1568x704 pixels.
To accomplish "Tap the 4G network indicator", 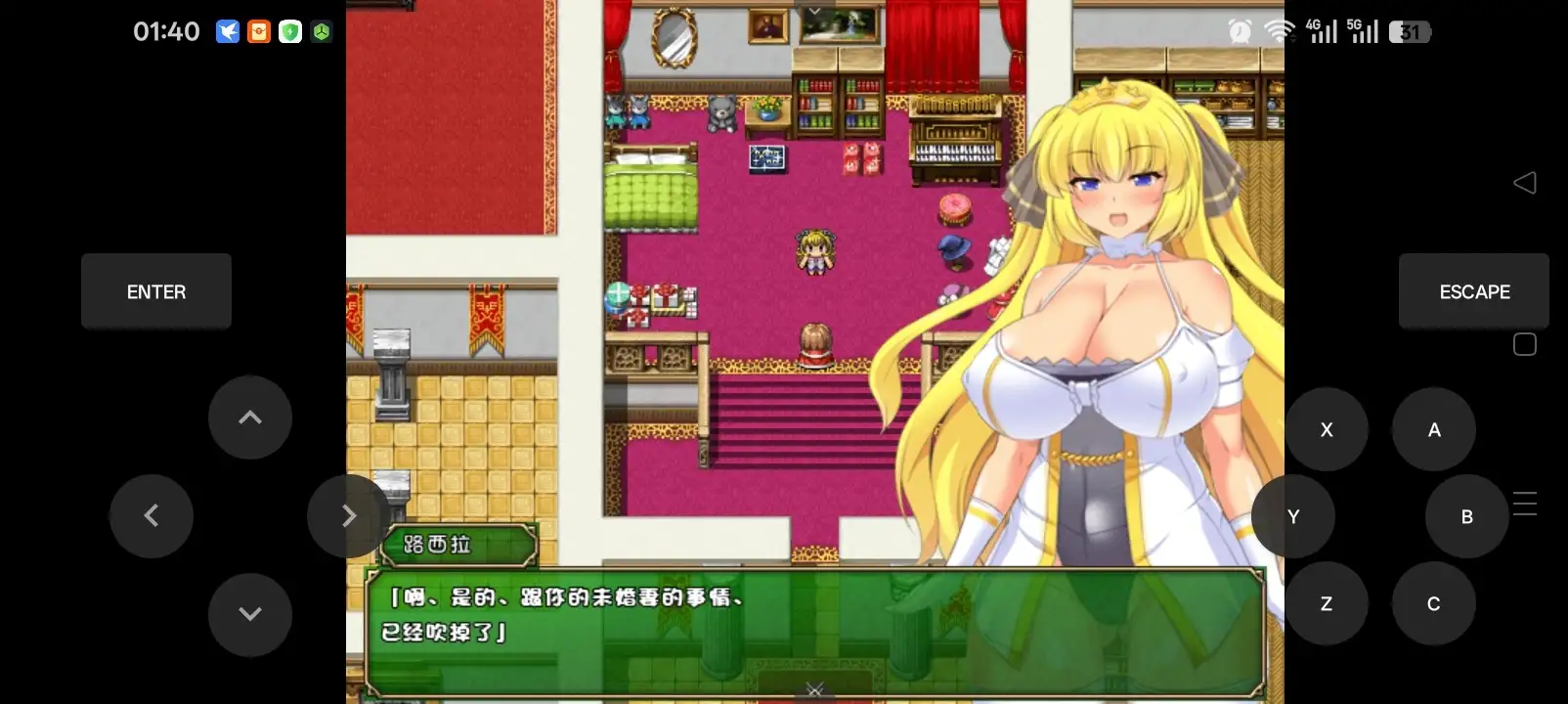I will (x=1322, y=31).
